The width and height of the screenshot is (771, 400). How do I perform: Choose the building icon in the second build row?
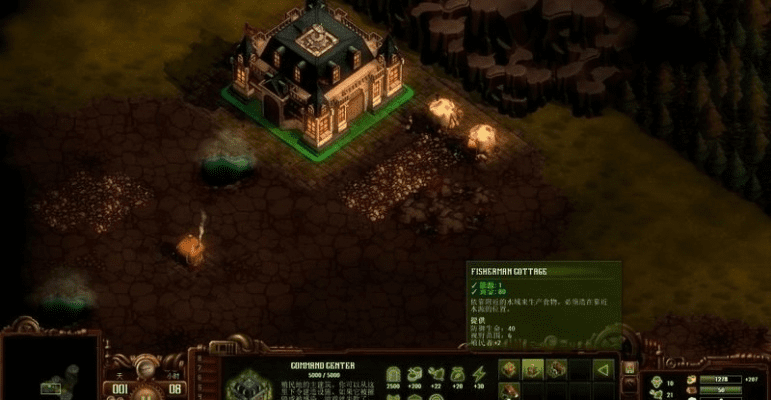click(x=510, y=392)
